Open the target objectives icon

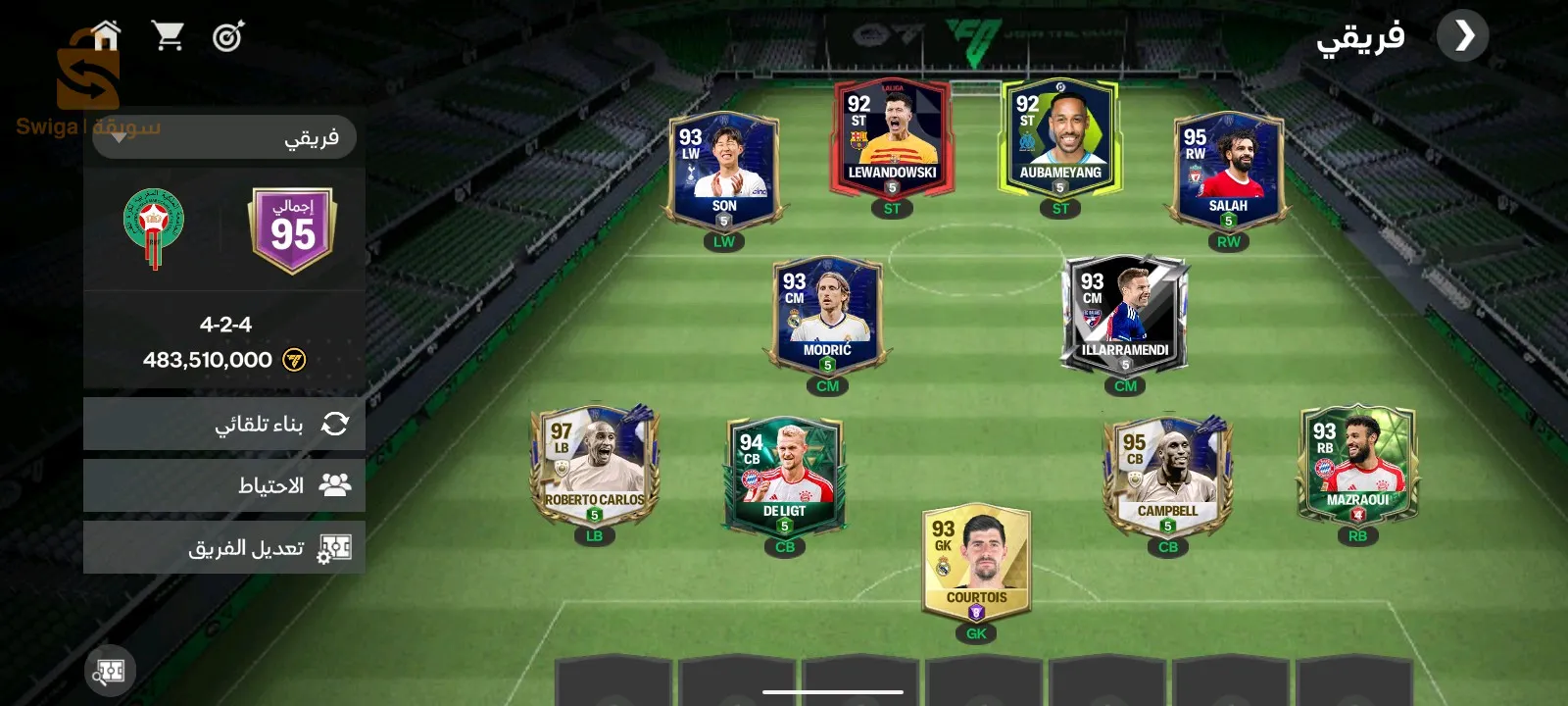(228, 37)
